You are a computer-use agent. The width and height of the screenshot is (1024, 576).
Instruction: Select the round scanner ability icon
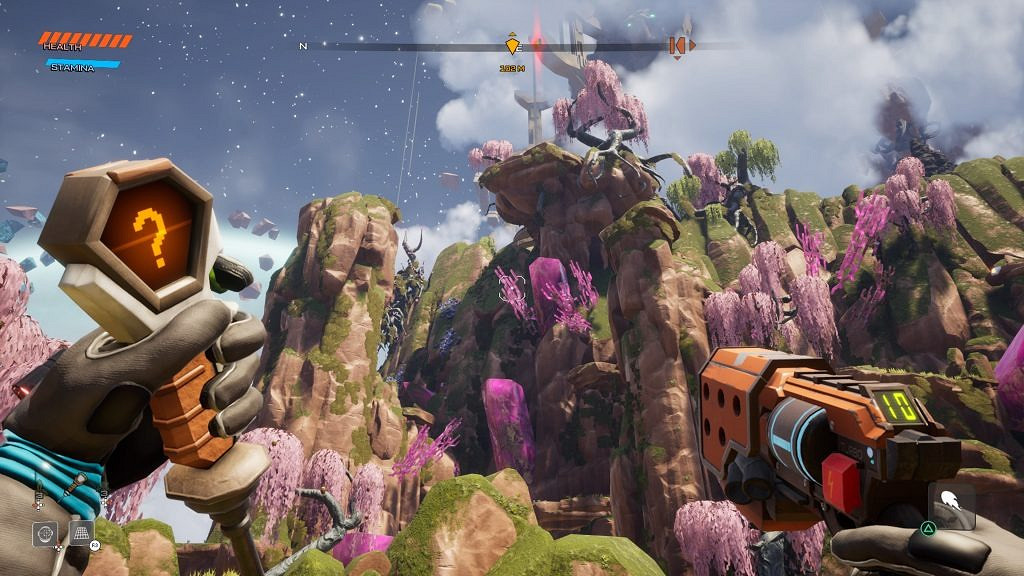44,533
